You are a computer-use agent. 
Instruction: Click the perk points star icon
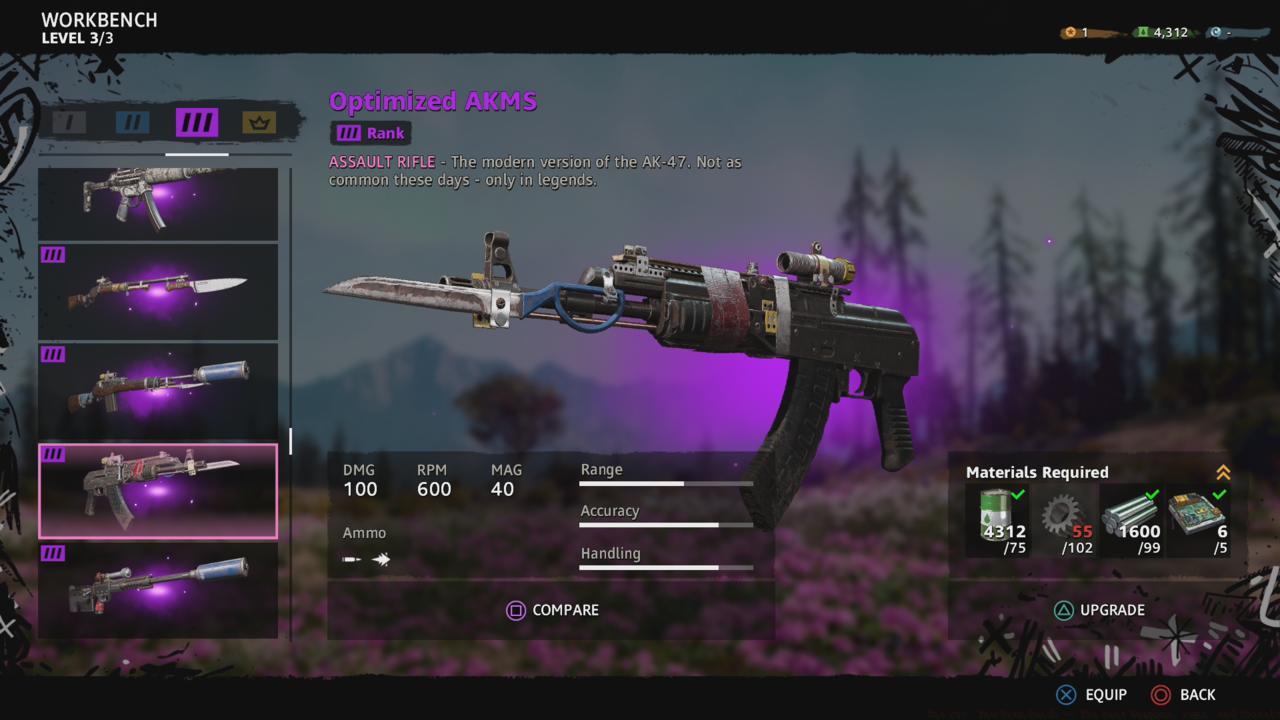coord(1069,31)
